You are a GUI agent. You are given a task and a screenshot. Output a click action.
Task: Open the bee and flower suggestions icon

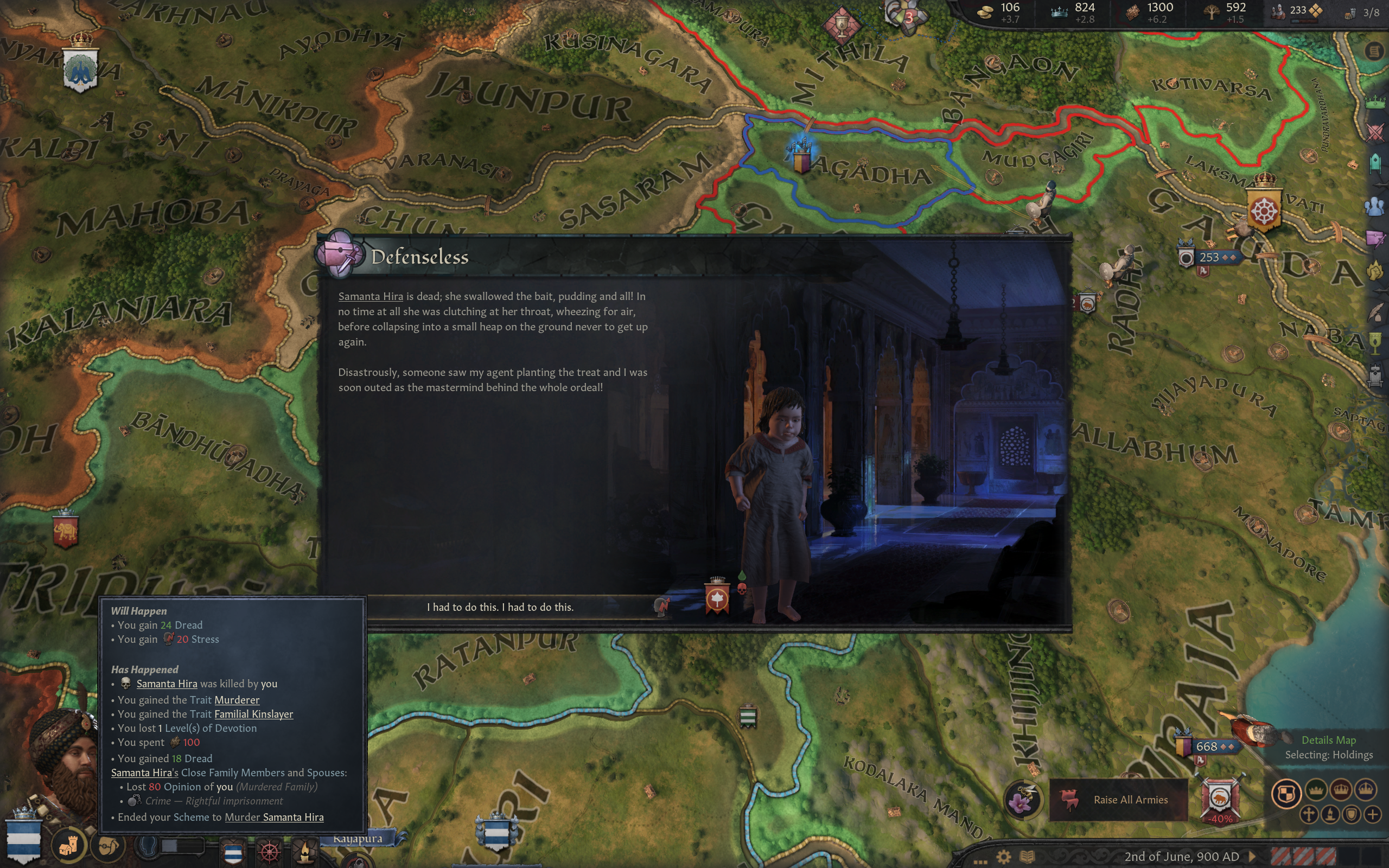click(1022, 800)
